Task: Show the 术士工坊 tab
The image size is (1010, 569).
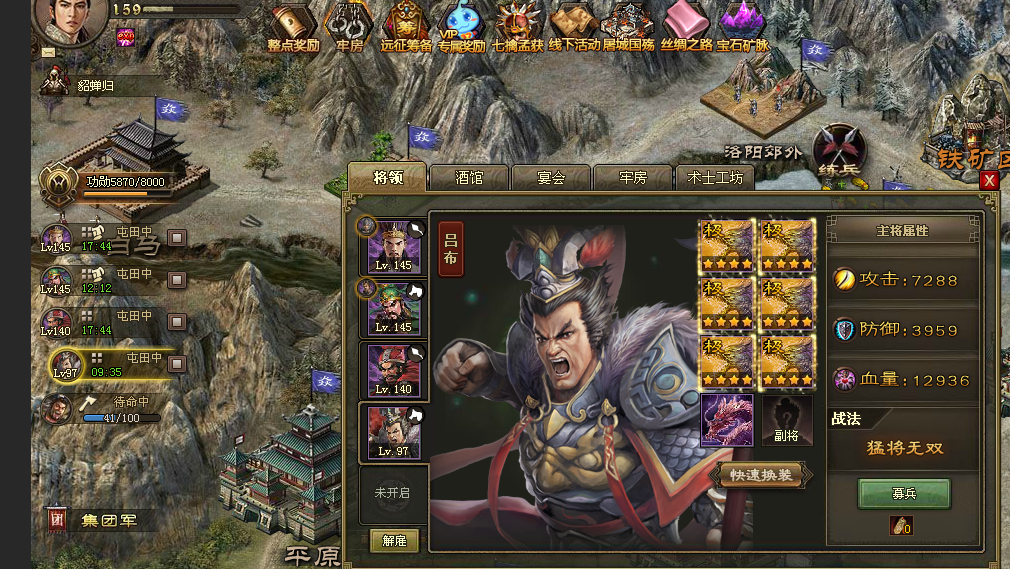Action: [x=715, y=178]
